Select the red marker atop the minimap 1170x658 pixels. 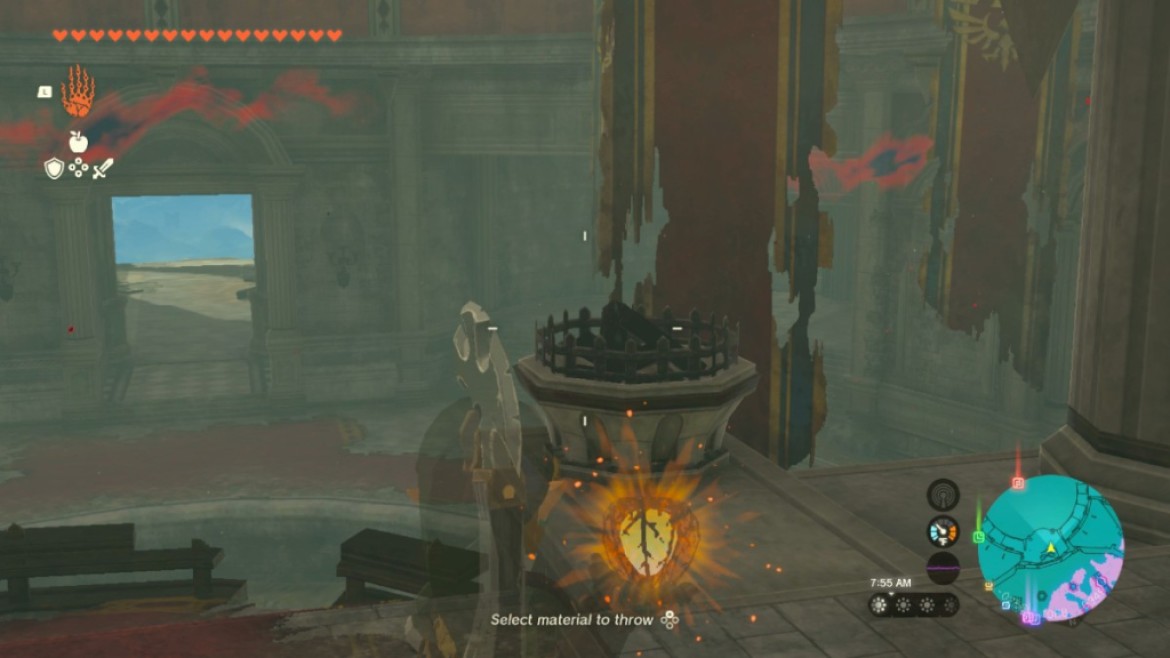pyautogui.click(x=1018, y=482)
